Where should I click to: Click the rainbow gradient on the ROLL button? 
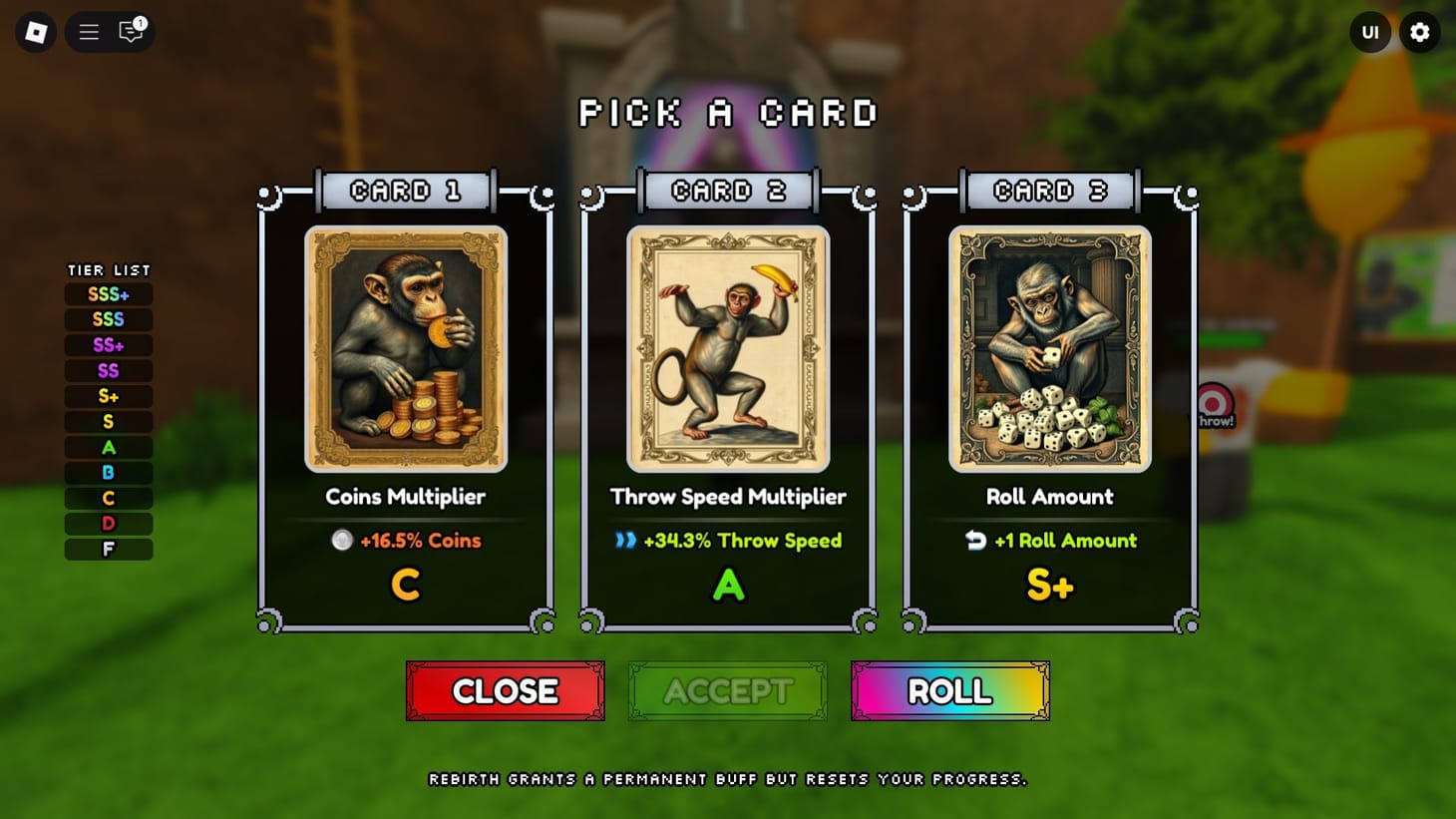[x=948, y=690]
